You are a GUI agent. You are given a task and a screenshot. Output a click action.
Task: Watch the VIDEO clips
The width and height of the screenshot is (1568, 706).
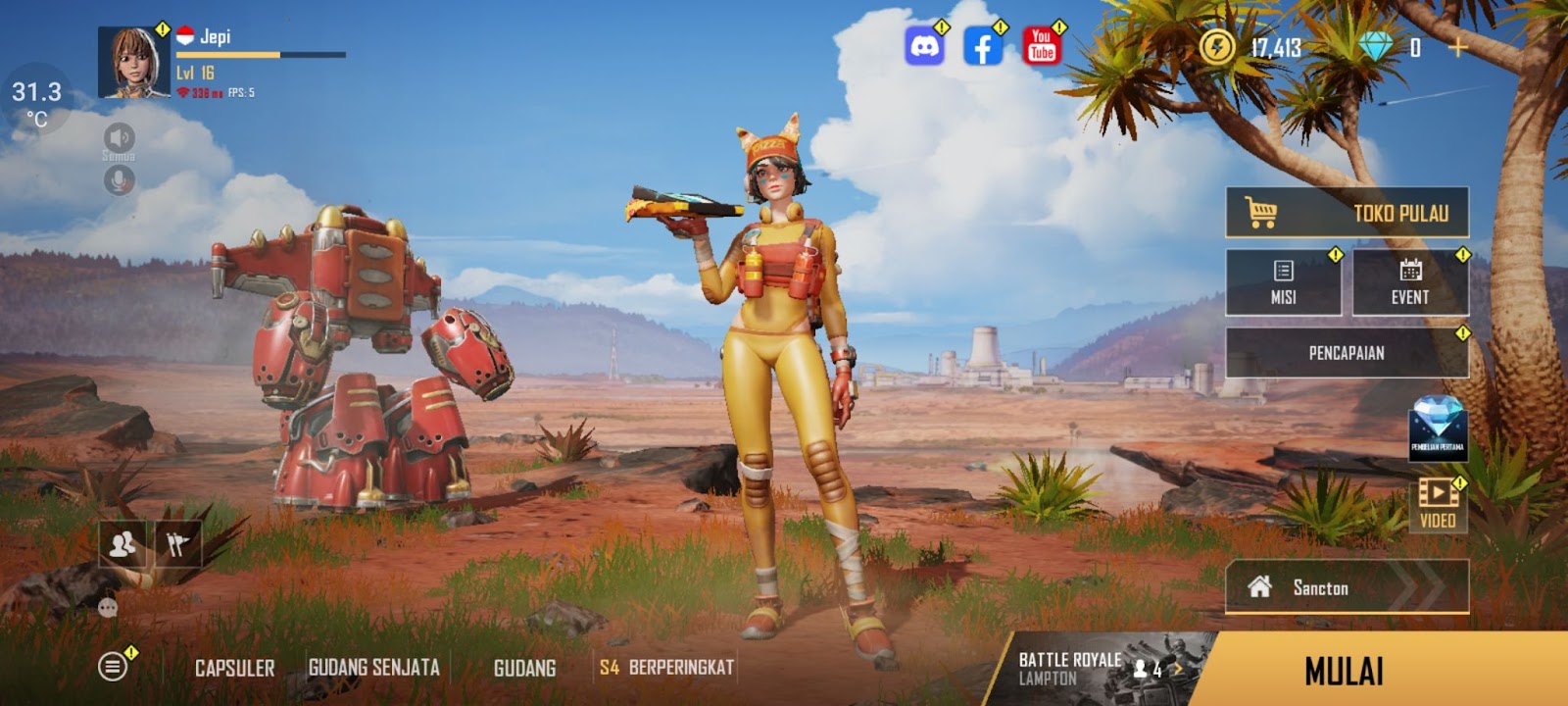pos(1438,504)
